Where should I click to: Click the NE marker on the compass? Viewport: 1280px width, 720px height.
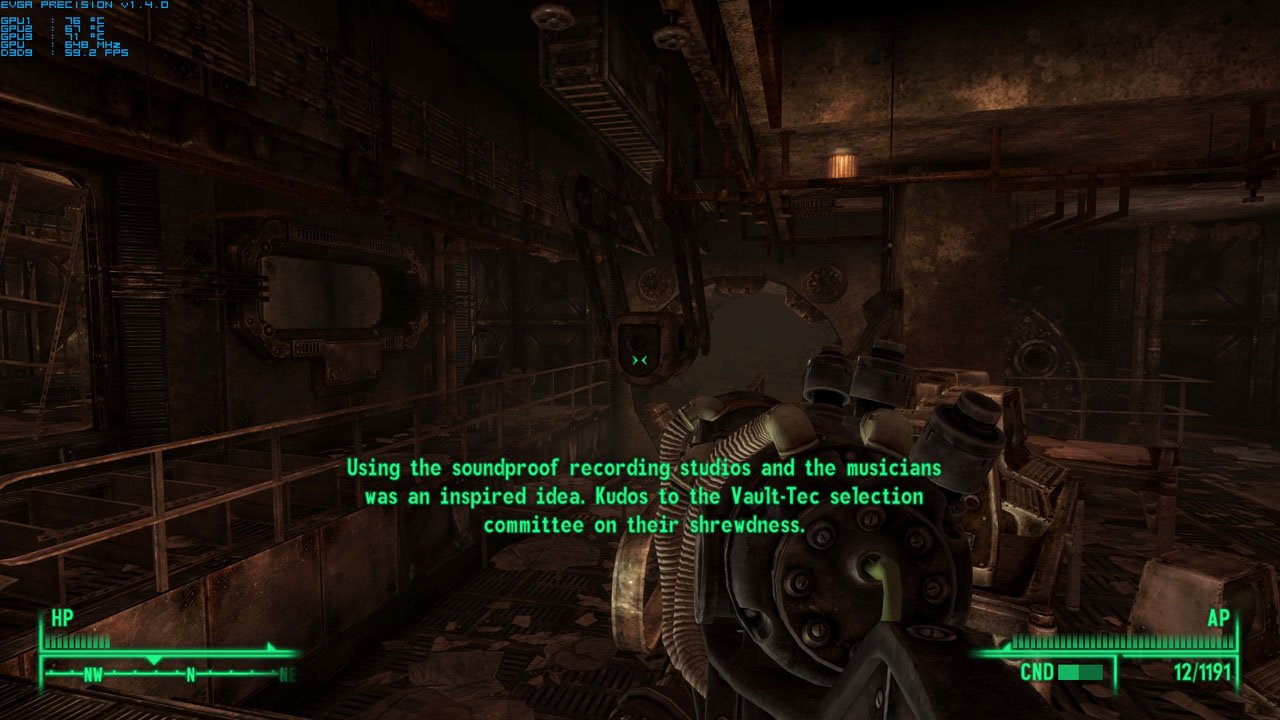coord(287,674)
